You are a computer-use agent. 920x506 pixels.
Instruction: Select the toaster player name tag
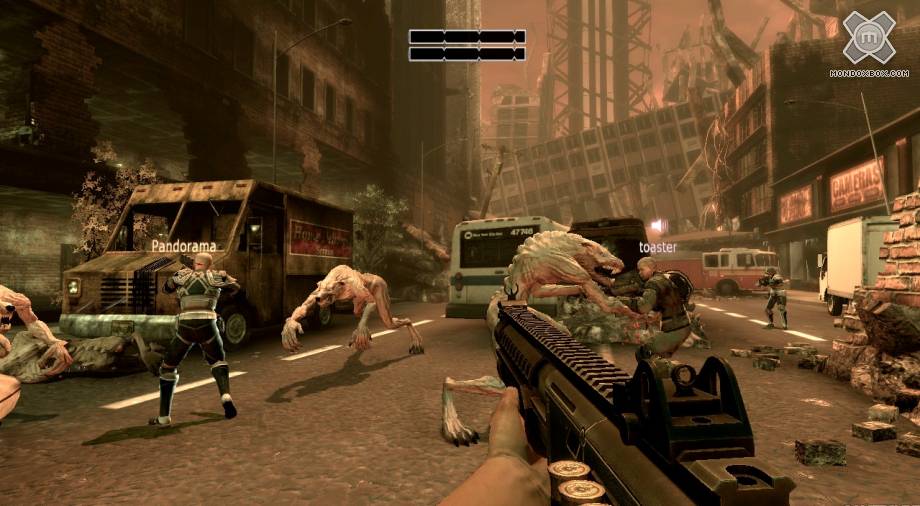pyautogui.click(x=658, y=246)
